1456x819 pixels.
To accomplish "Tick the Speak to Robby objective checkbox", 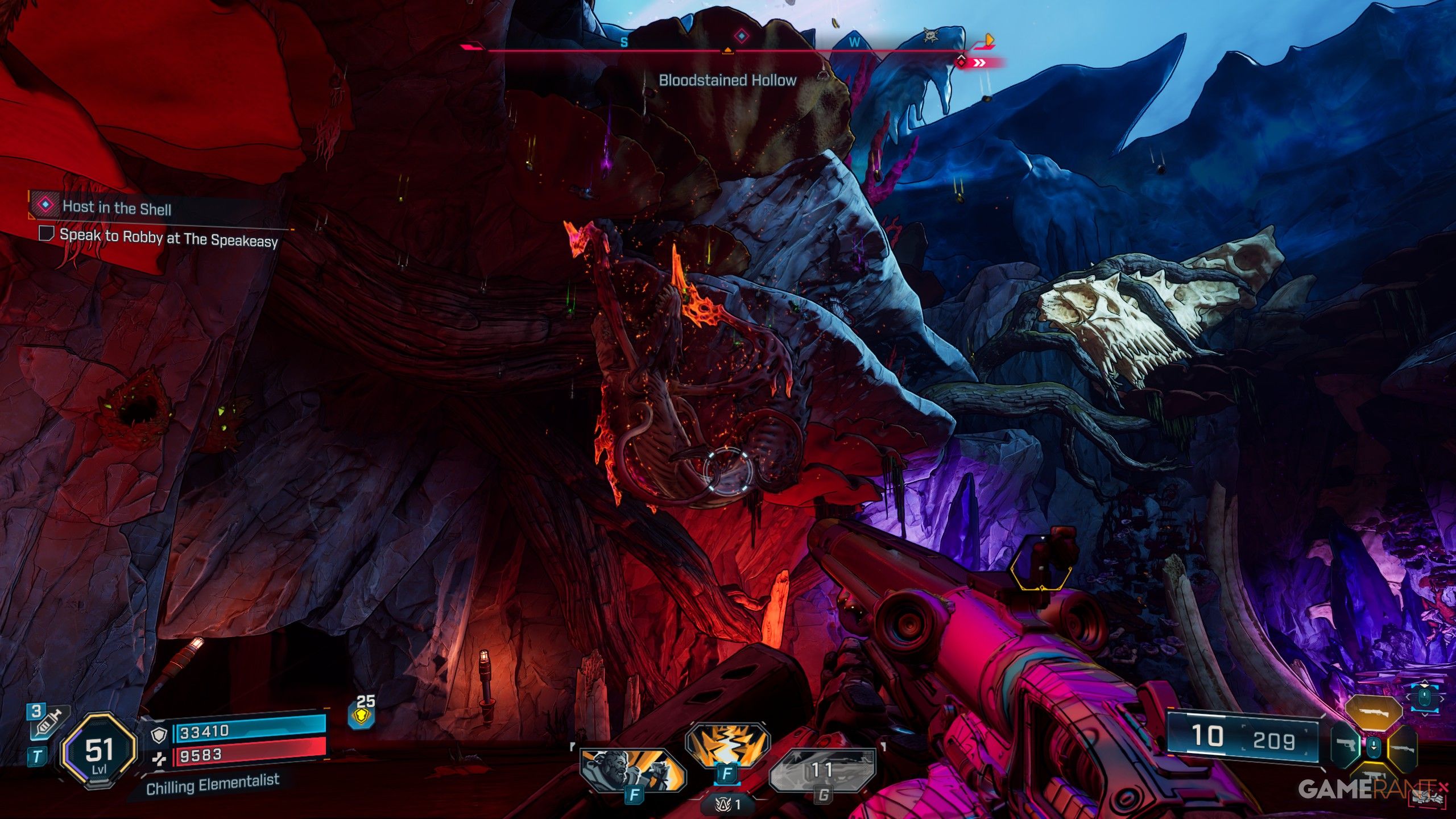I will (x=46, y=233).
